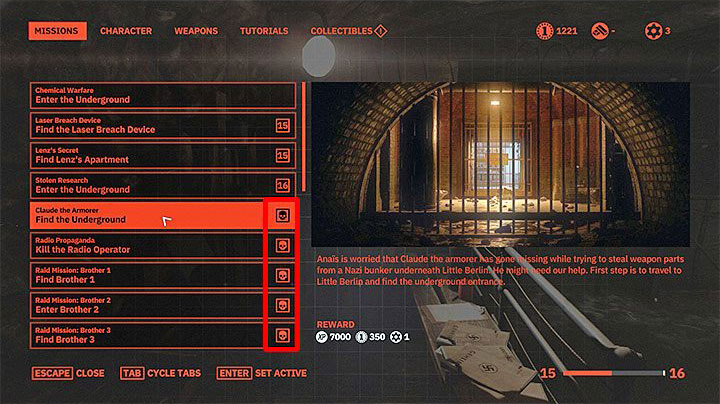Switch to the Missions tab
Viewport: 720px width, 404px height.
pos(54,32)
